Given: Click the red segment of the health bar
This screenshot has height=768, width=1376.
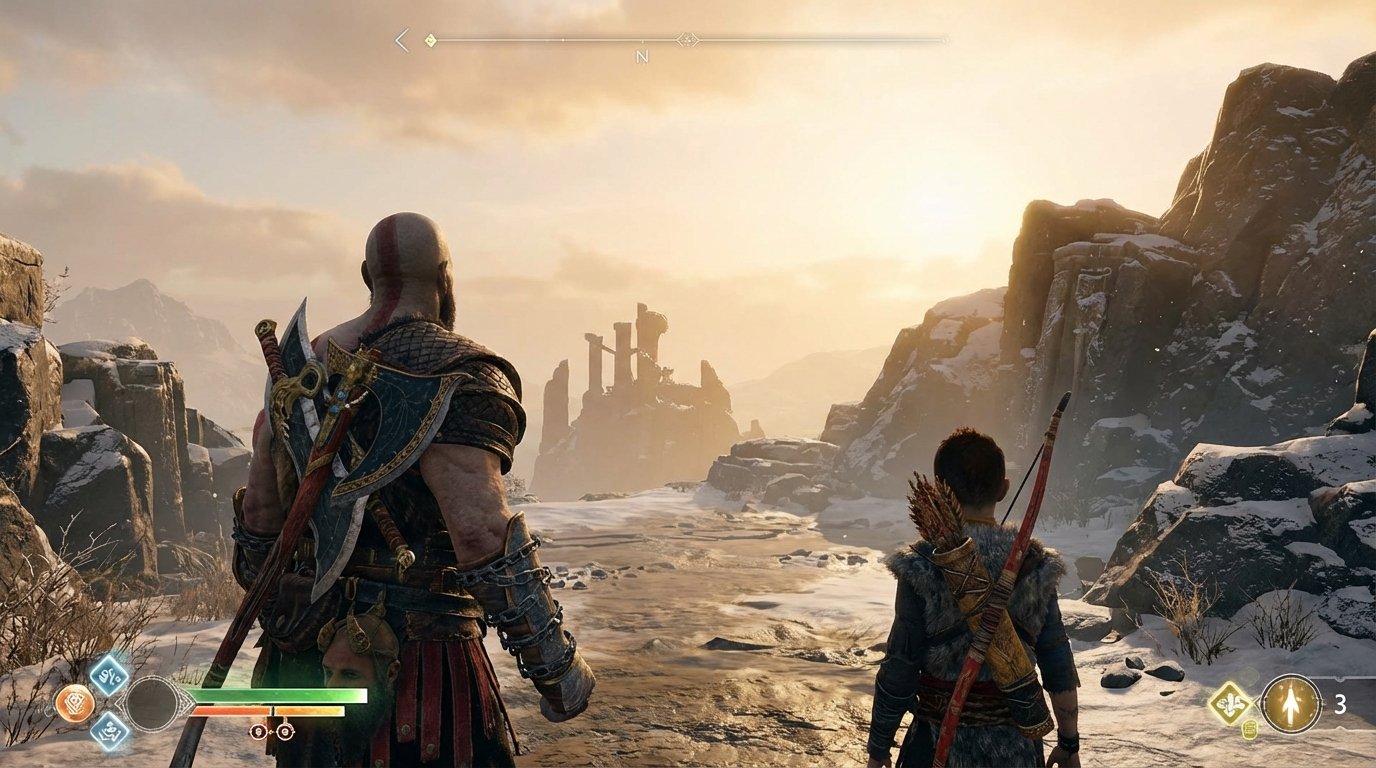Looking at the screenshot, I should 230,710.
